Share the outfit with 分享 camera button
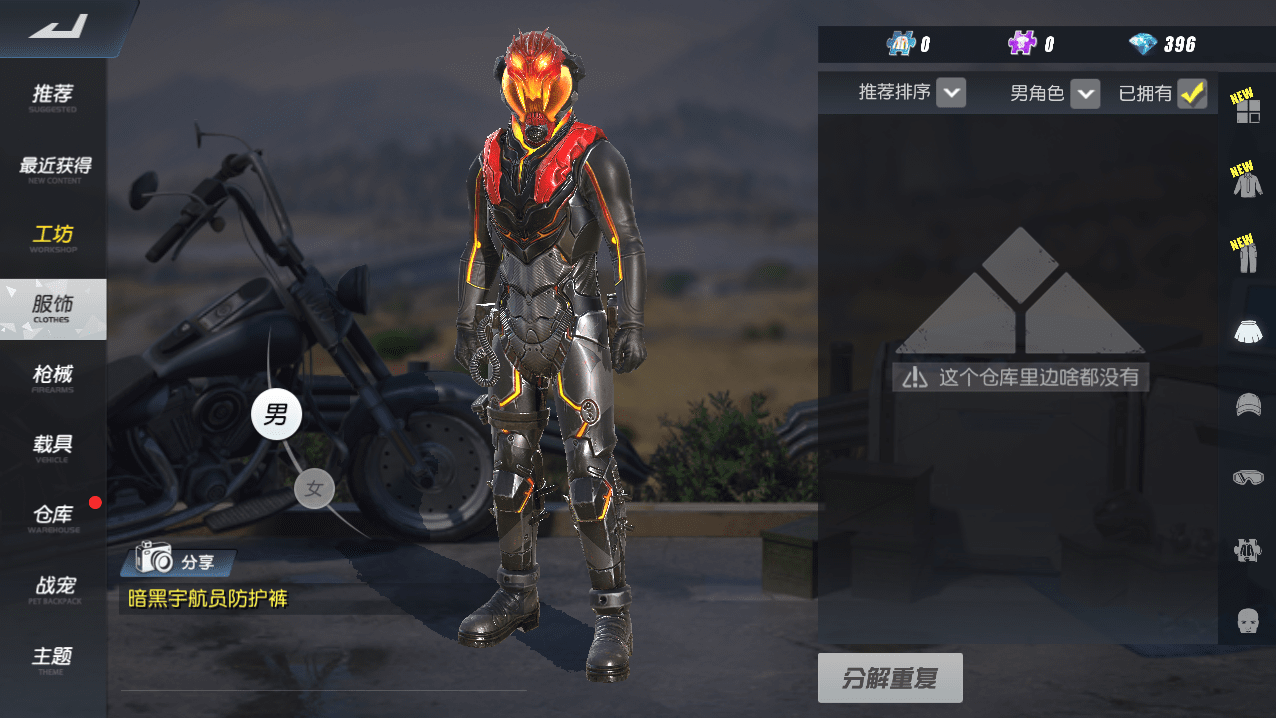 pyautogui.click(x=178, y=562)
